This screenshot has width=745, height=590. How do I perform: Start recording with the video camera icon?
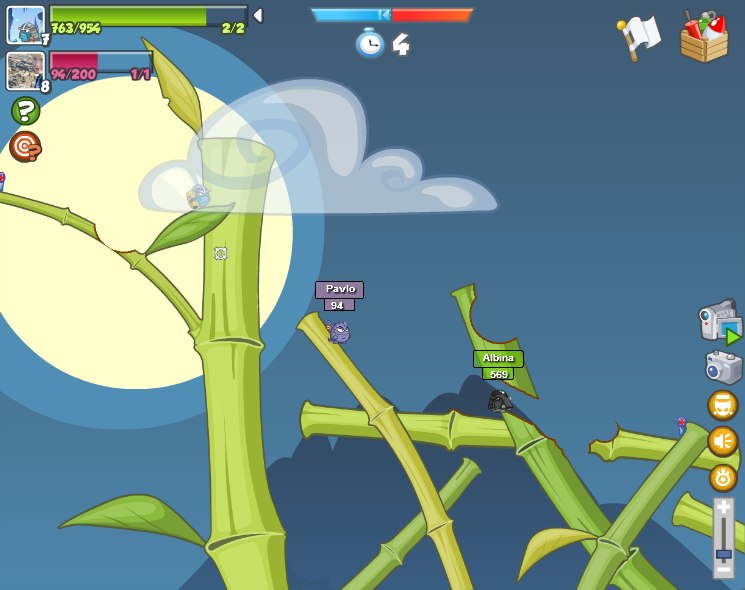pos(720,322)
